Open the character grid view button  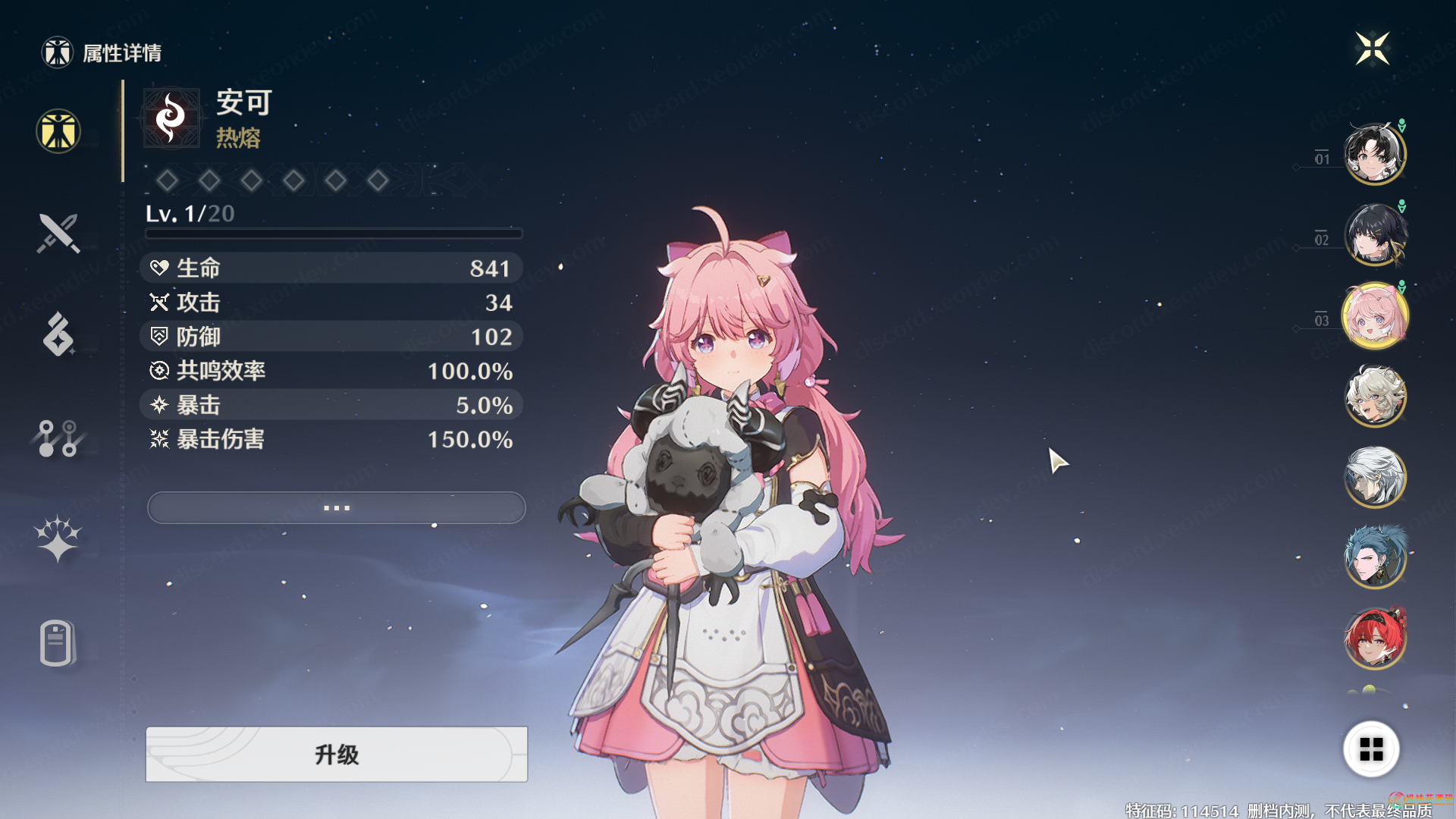tap(1371, 749)
